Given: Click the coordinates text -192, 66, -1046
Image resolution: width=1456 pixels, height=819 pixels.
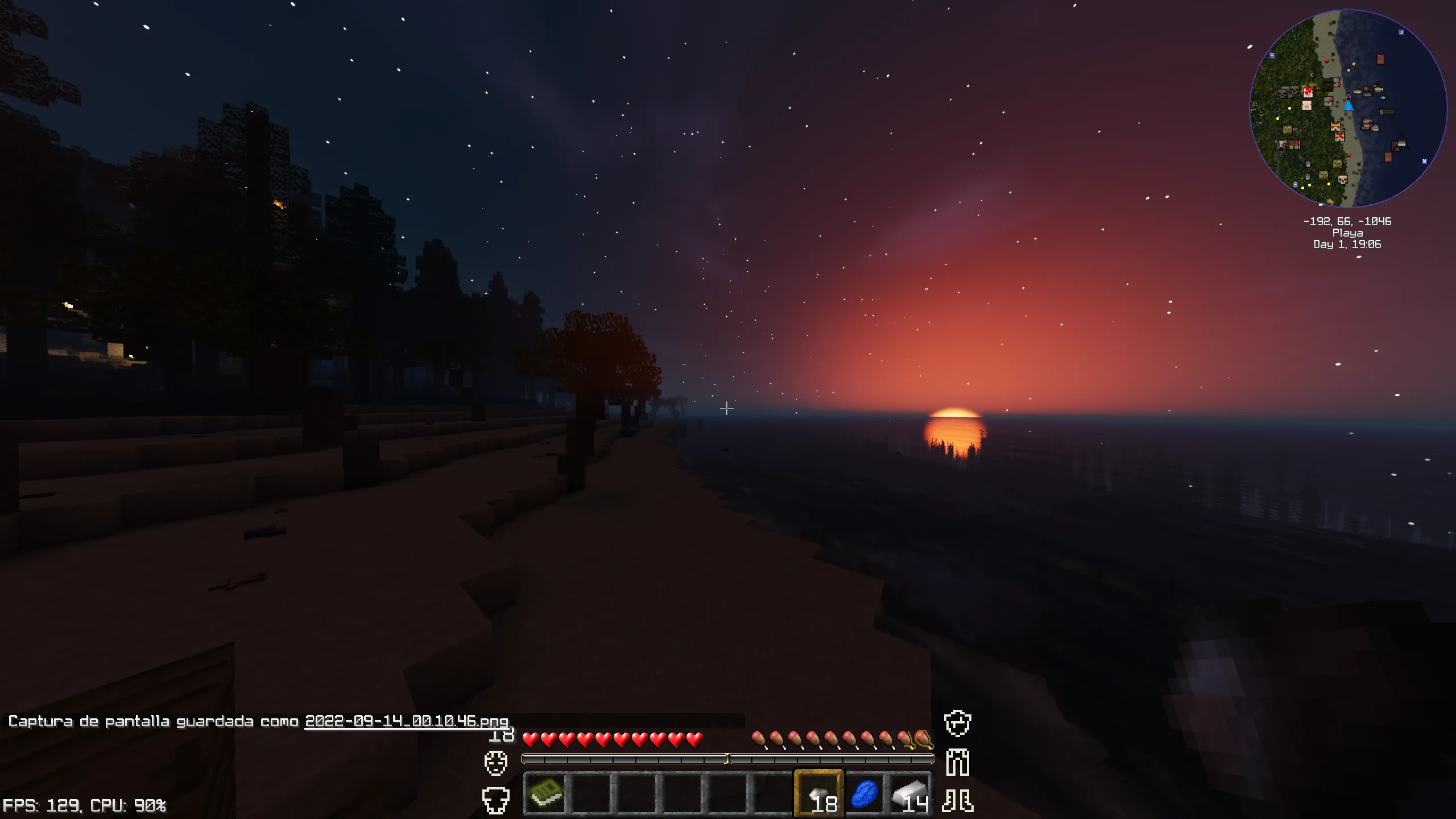Looking at the screenshot, I should tap(1346, 222).
